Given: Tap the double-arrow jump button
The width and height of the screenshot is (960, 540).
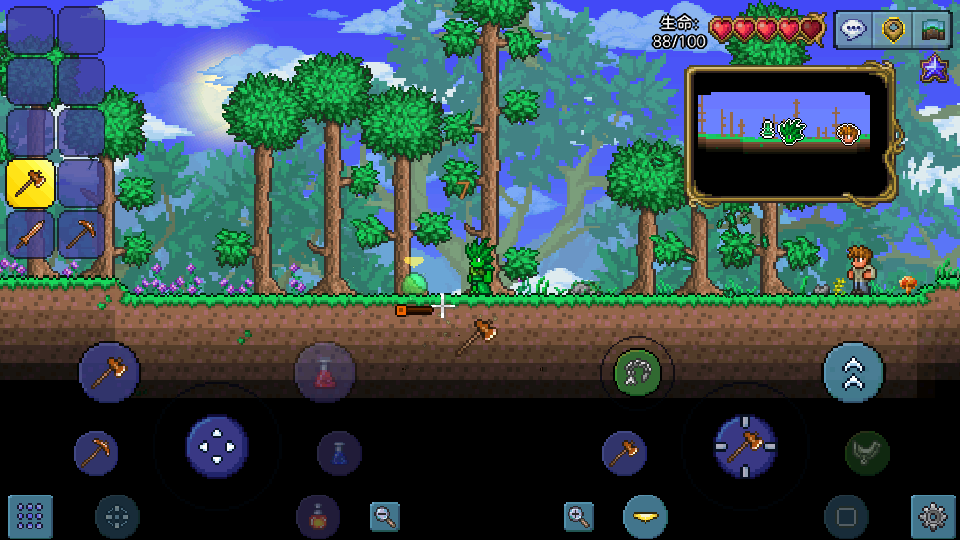Looking at the screenshot, I should (853, 373).
